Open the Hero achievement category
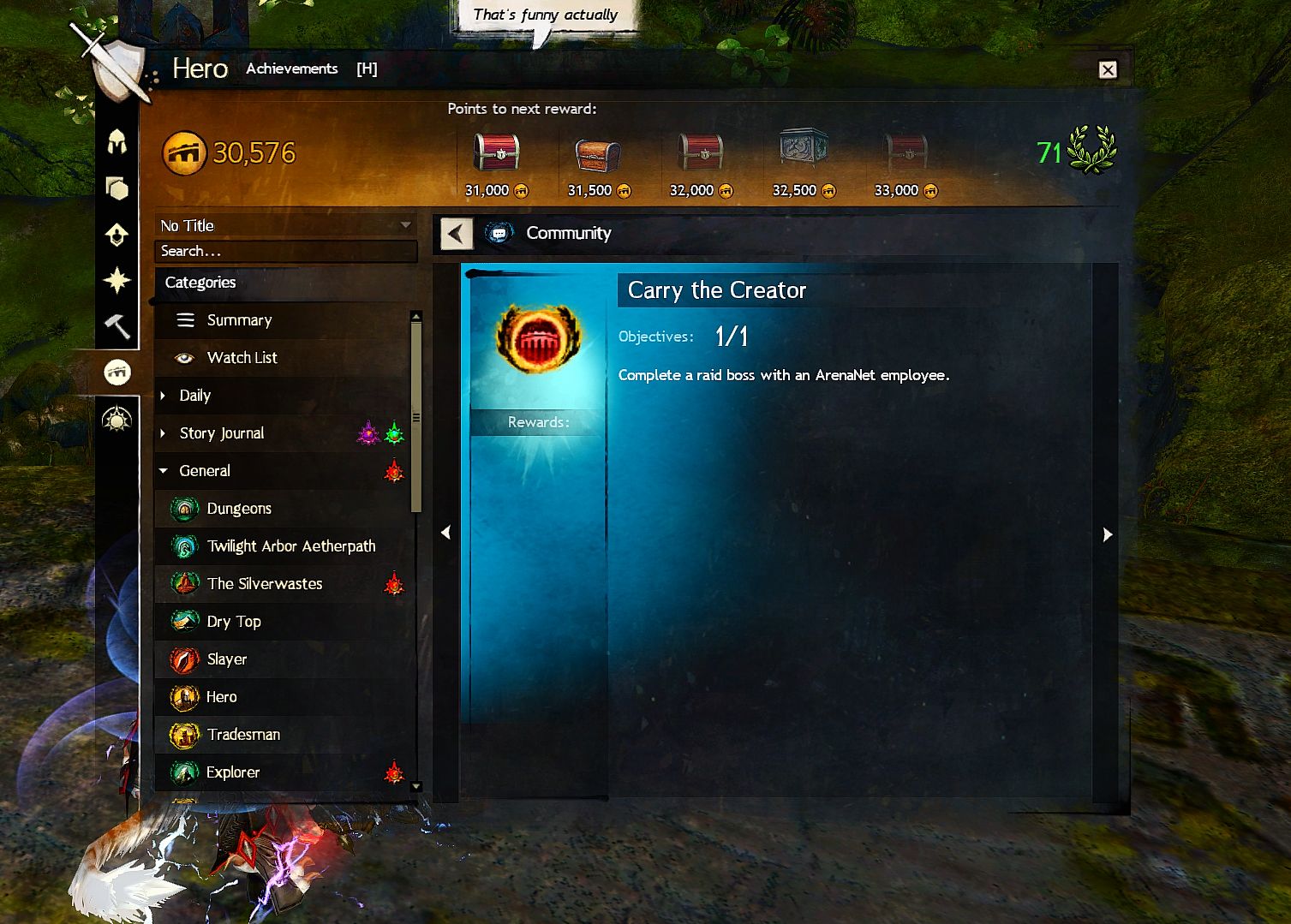Image resolution: width=1291 pixels, height=924 pixels. (222, 696)
